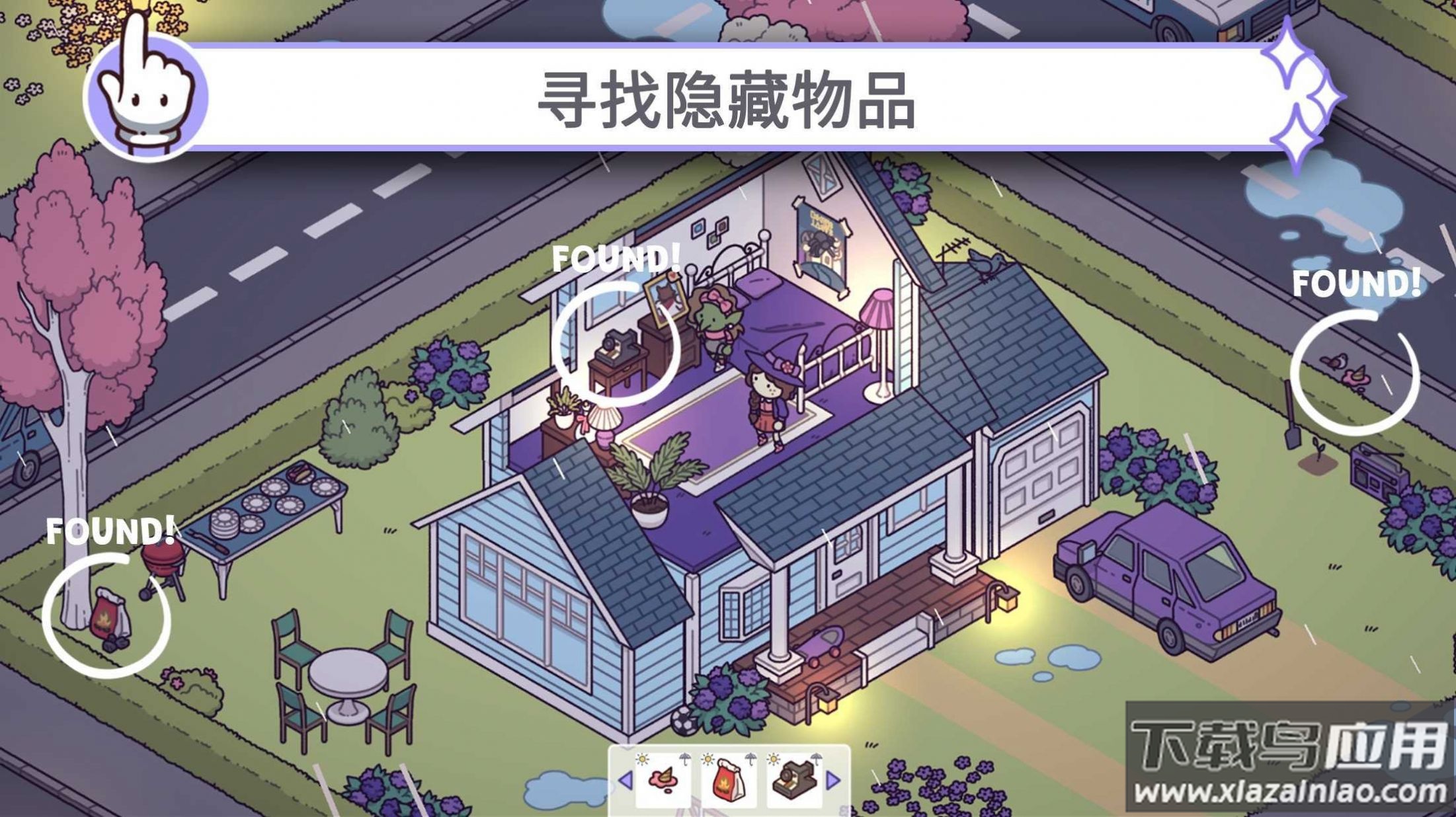This screenshot has width=1456, height=817.
Task: Toggle the sun indicator on the camera card
Action: pyautogui.click(x=773, y=759)
